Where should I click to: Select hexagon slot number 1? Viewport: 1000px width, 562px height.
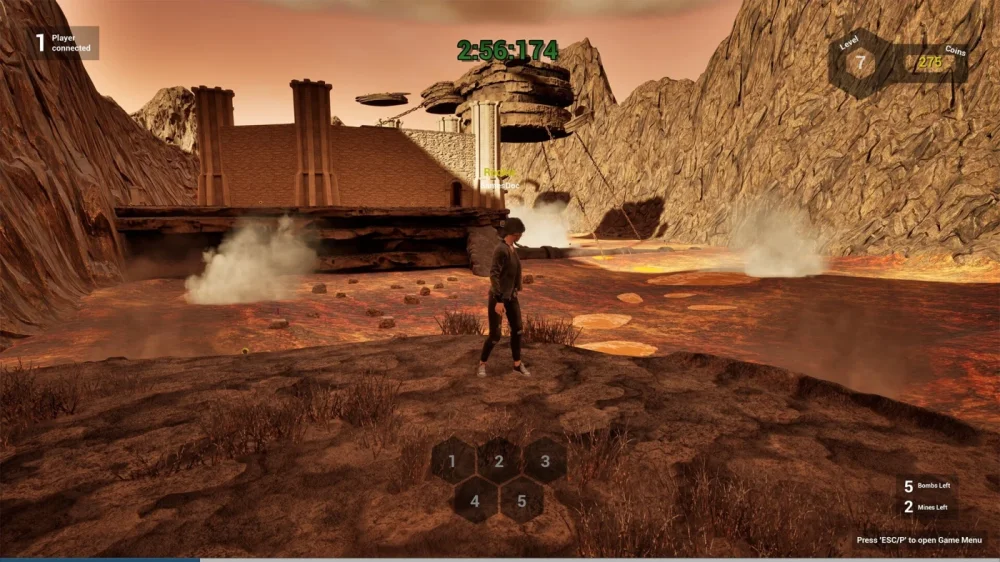[453, 461]
